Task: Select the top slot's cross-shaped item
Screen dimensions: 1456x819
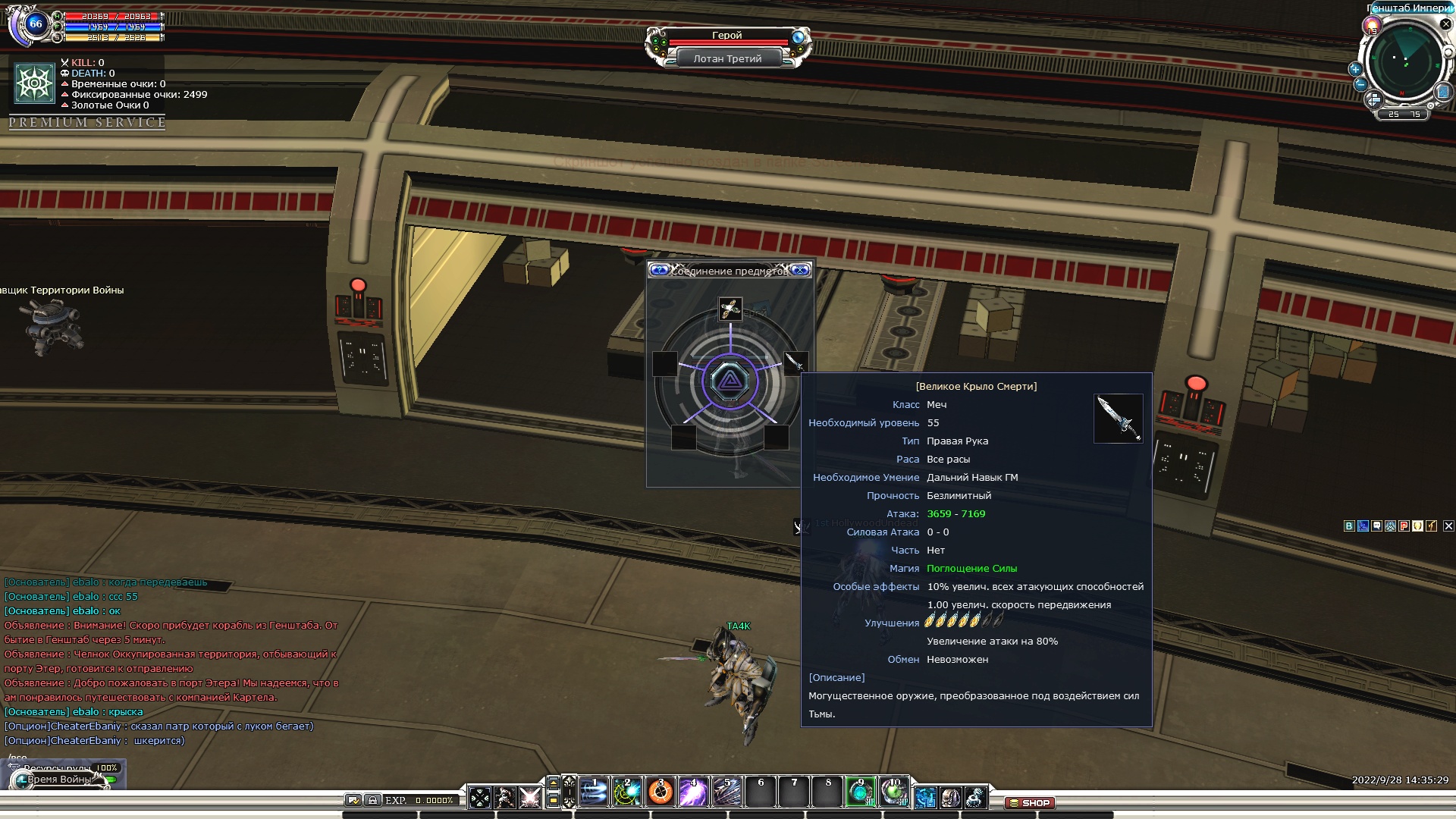Action: (x=730, y=309)
